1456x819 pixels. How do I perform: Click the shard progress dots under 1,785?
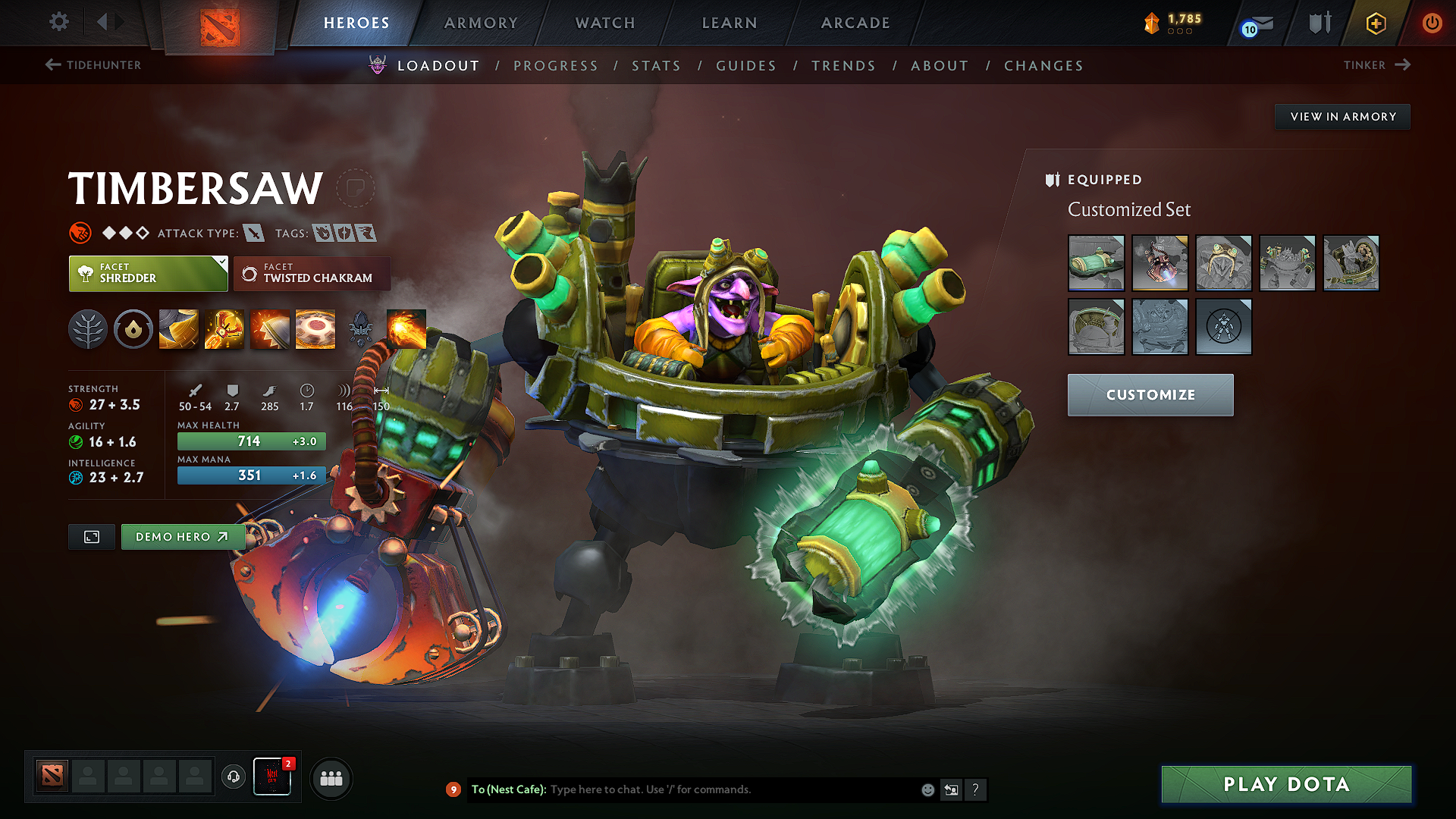click(x=1178, y=33)
